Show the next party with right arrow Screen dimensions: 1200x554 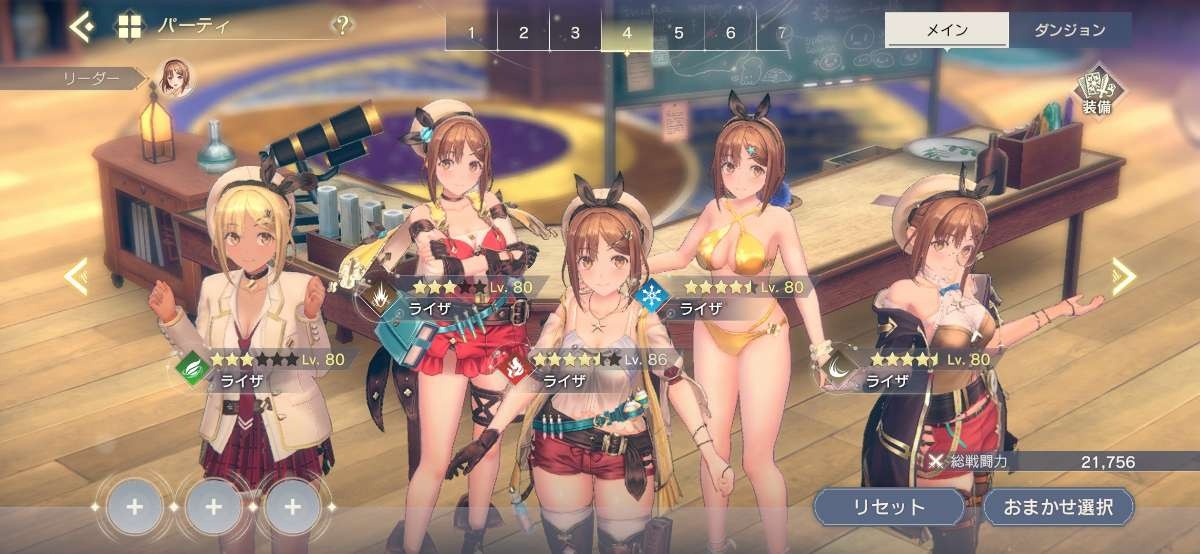(x=1123, y=277)
